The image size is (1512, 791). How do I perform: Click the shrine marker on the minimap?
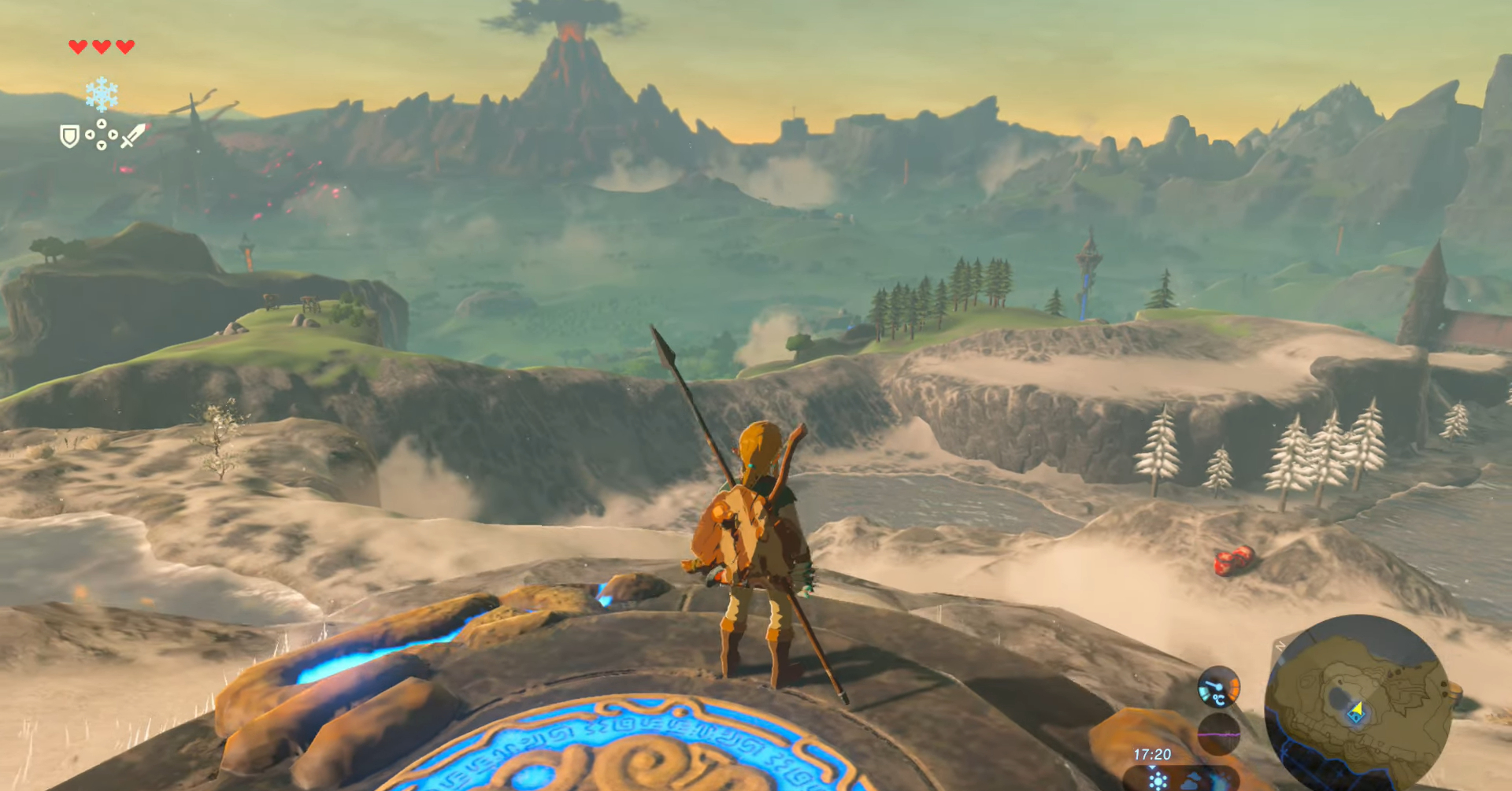[1356, 719]
